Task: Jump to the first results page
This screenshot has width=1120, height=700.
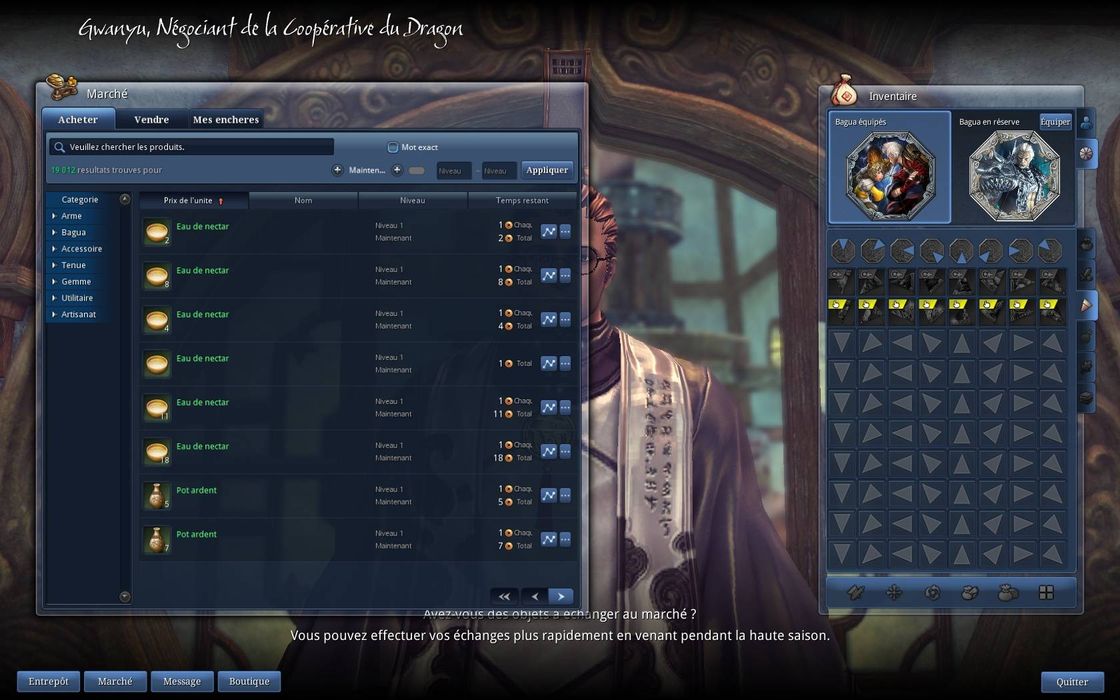Action: click(x=504, y=596)
